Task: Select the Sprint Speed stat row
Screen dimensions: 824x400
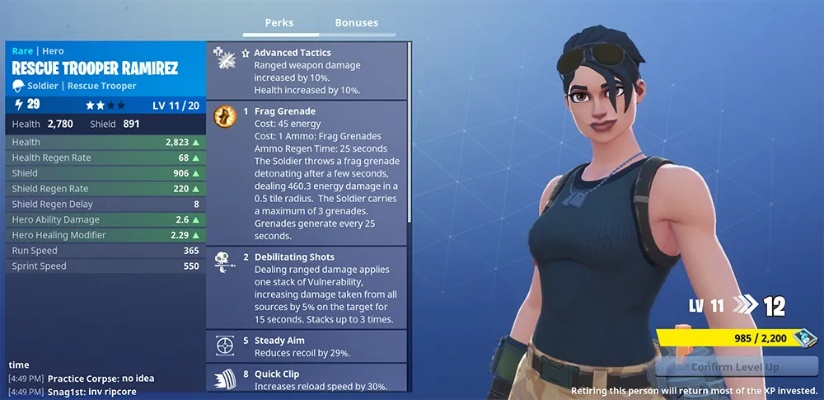Action: point(104,267)
